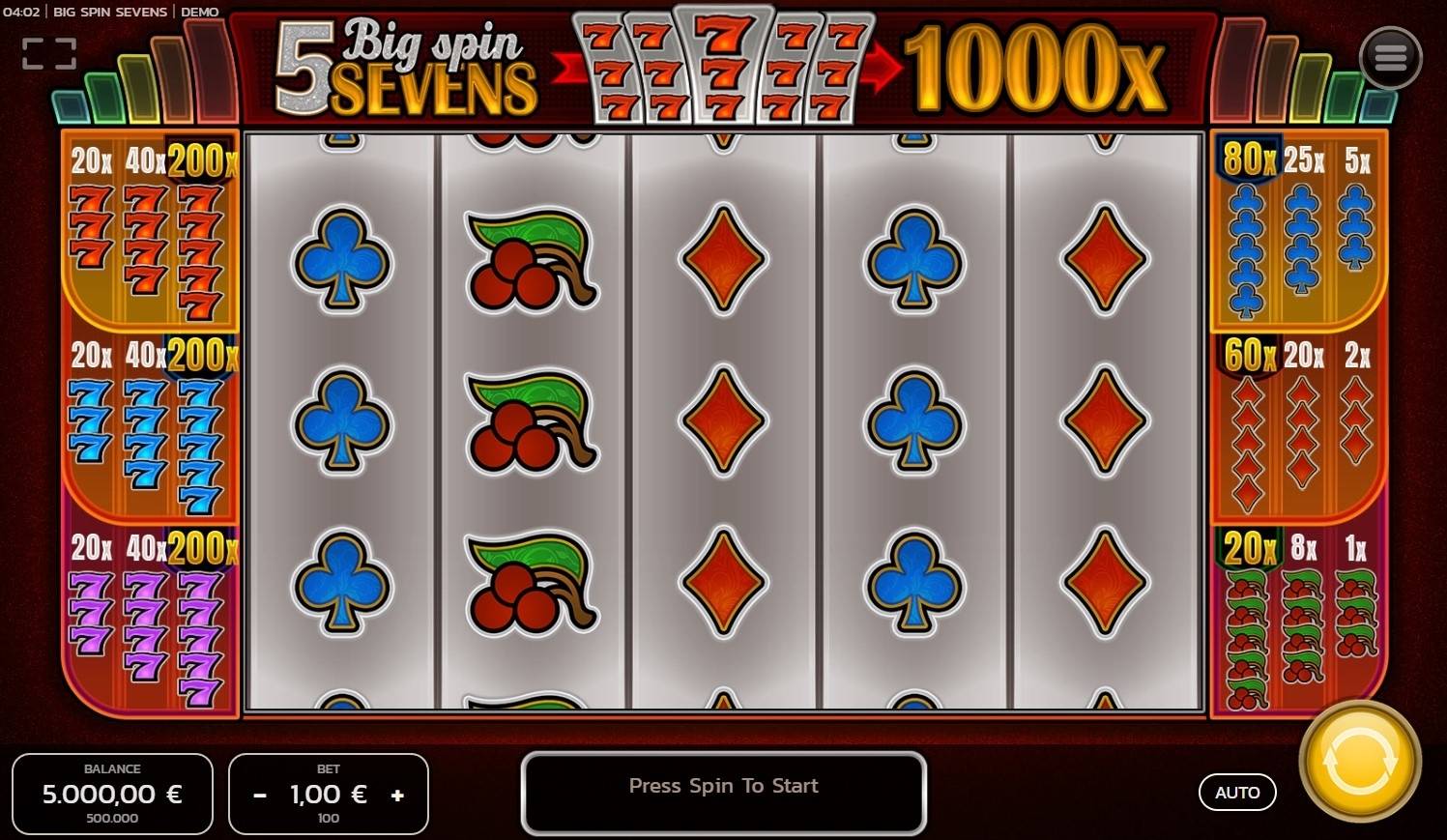Click the balance showing 5.000,00 €

(112, 794)
